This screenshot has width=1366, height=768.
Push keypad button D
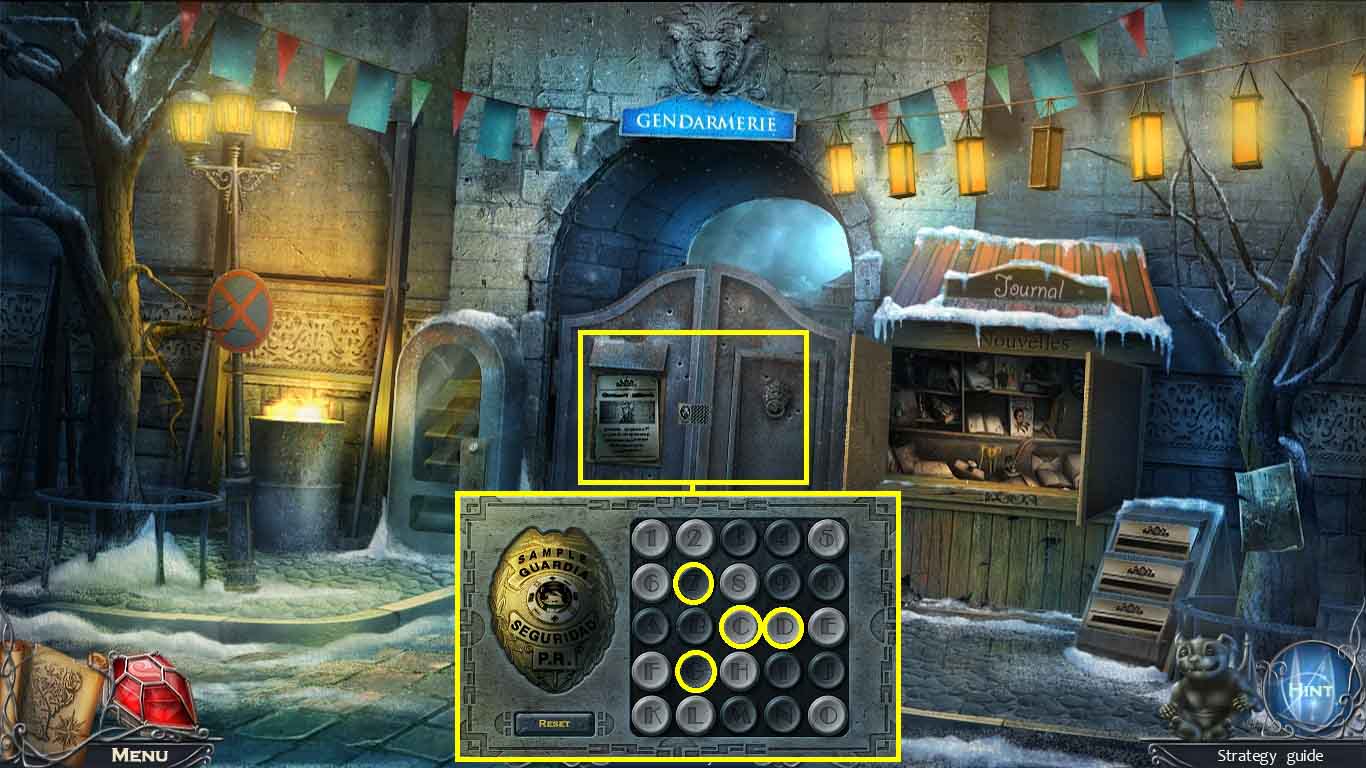(x=783, y=627)
